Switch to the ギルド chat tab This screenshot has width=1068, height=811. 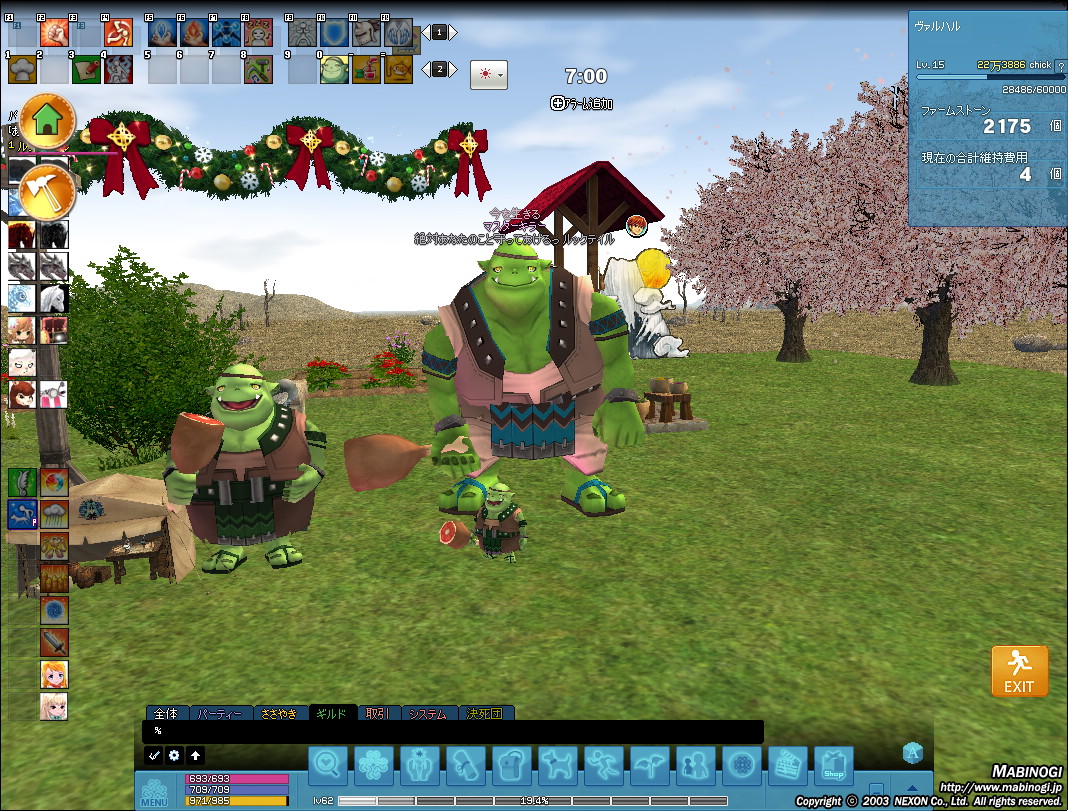tap(332, 714)
